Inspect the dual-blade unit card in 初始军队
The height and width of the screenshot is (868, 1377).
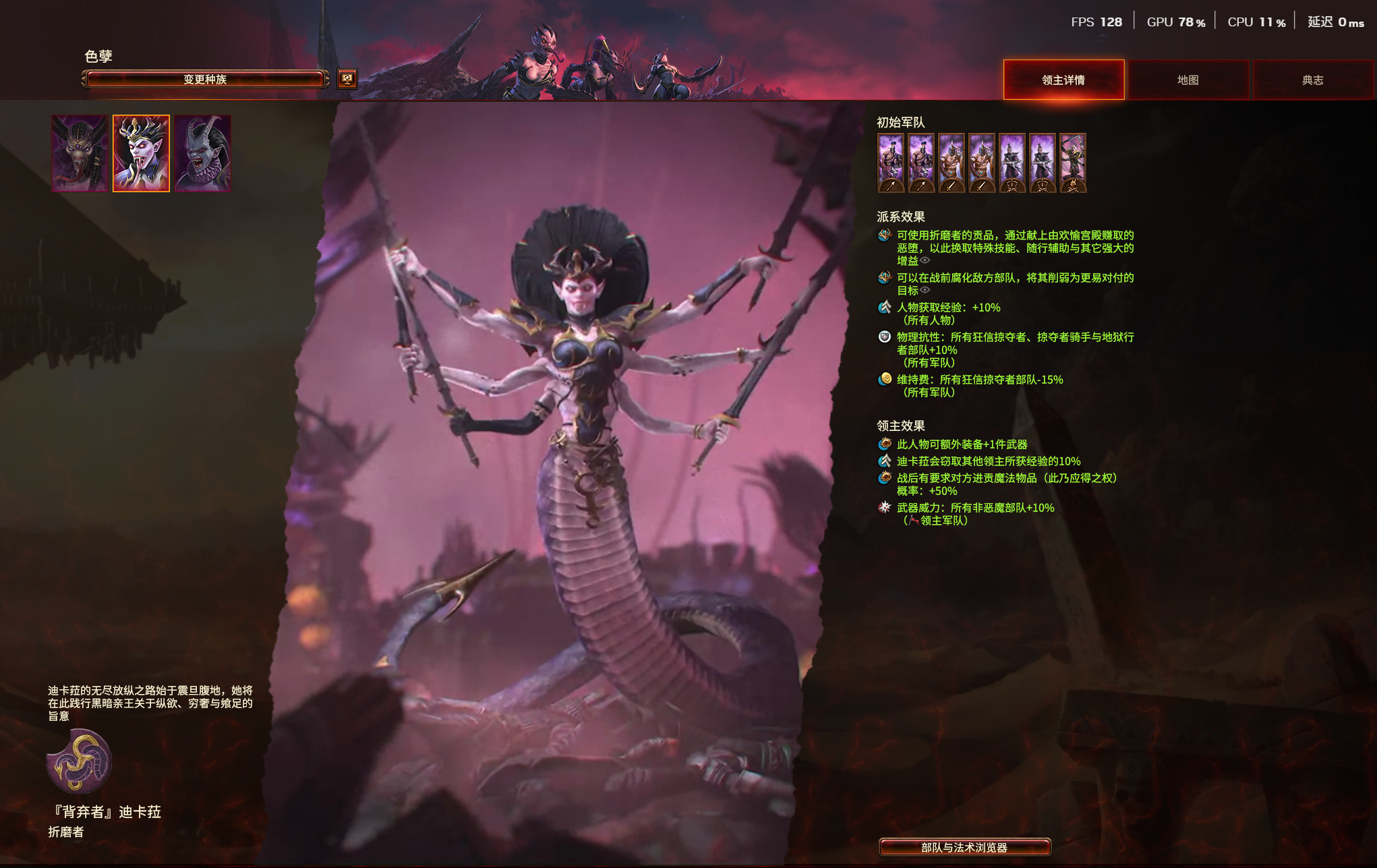click(1073, 163)
